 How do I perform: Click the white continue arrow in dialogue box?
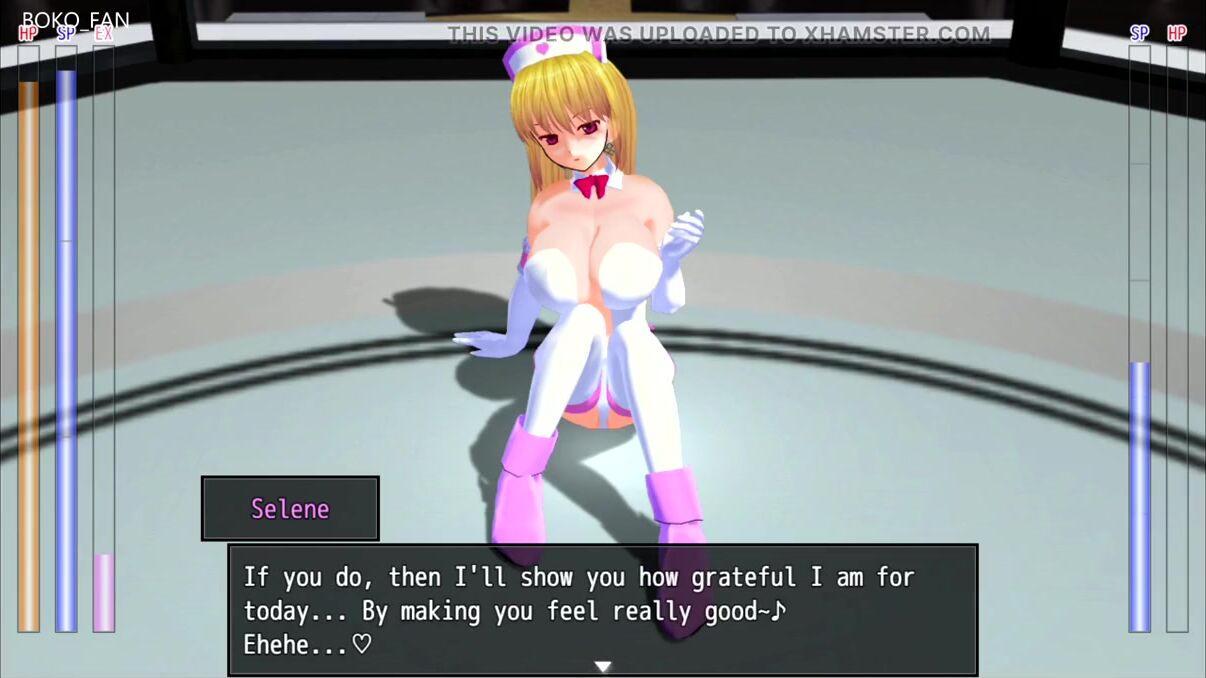coord(602,666)
